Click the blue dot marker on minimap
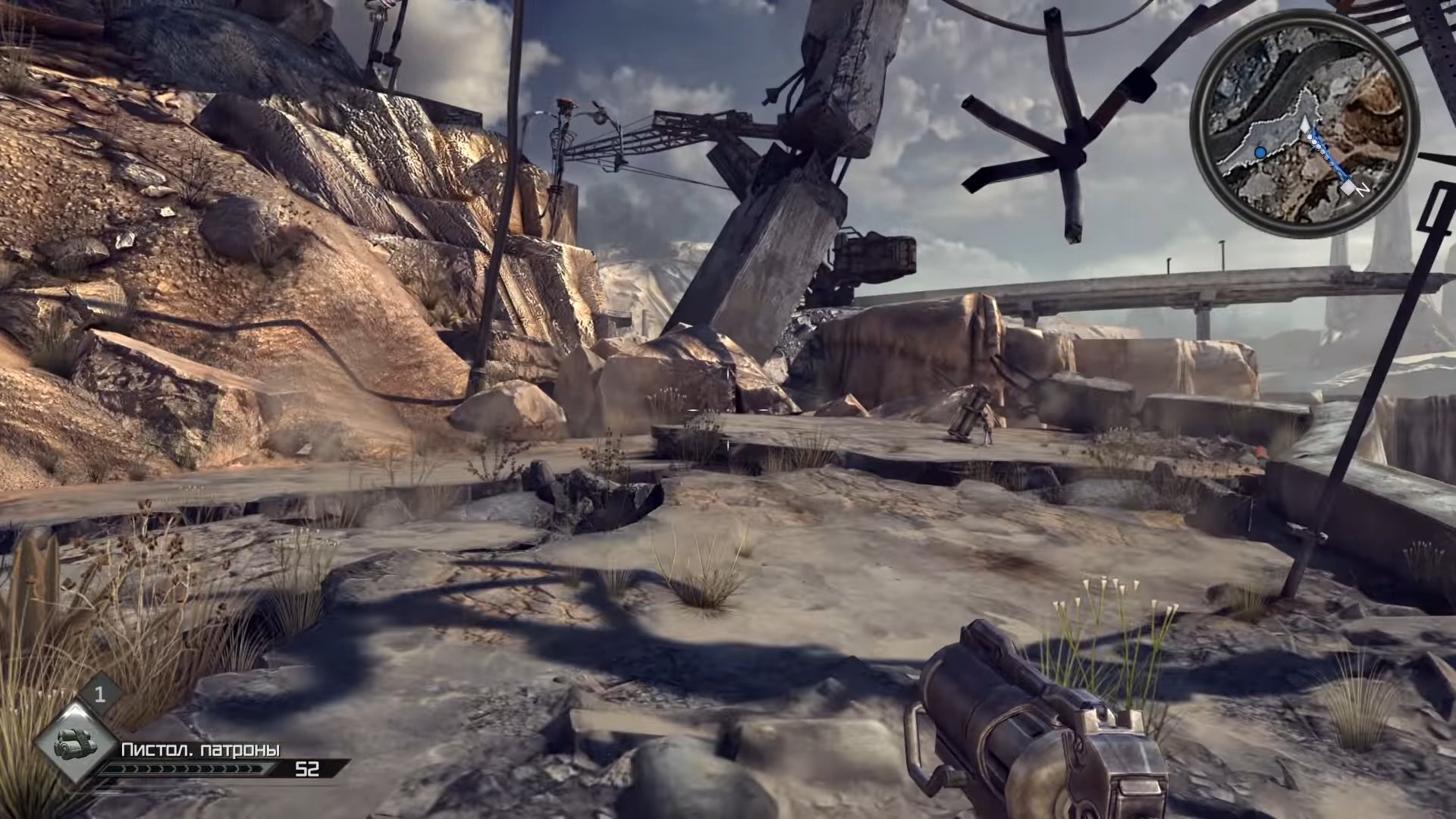 [1260, 152]
